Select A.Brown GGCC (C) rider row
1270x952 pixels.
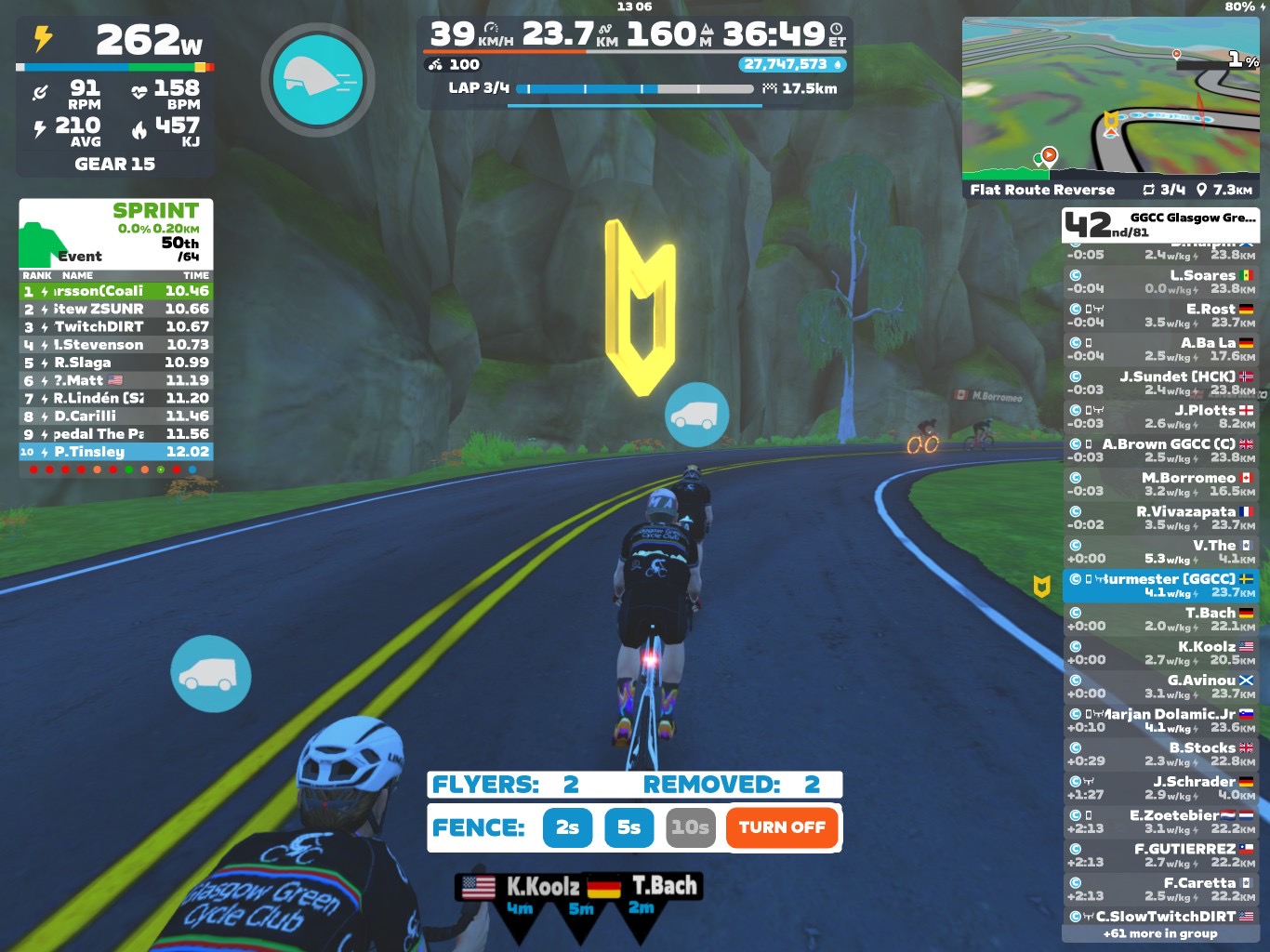click(1160, 450)
